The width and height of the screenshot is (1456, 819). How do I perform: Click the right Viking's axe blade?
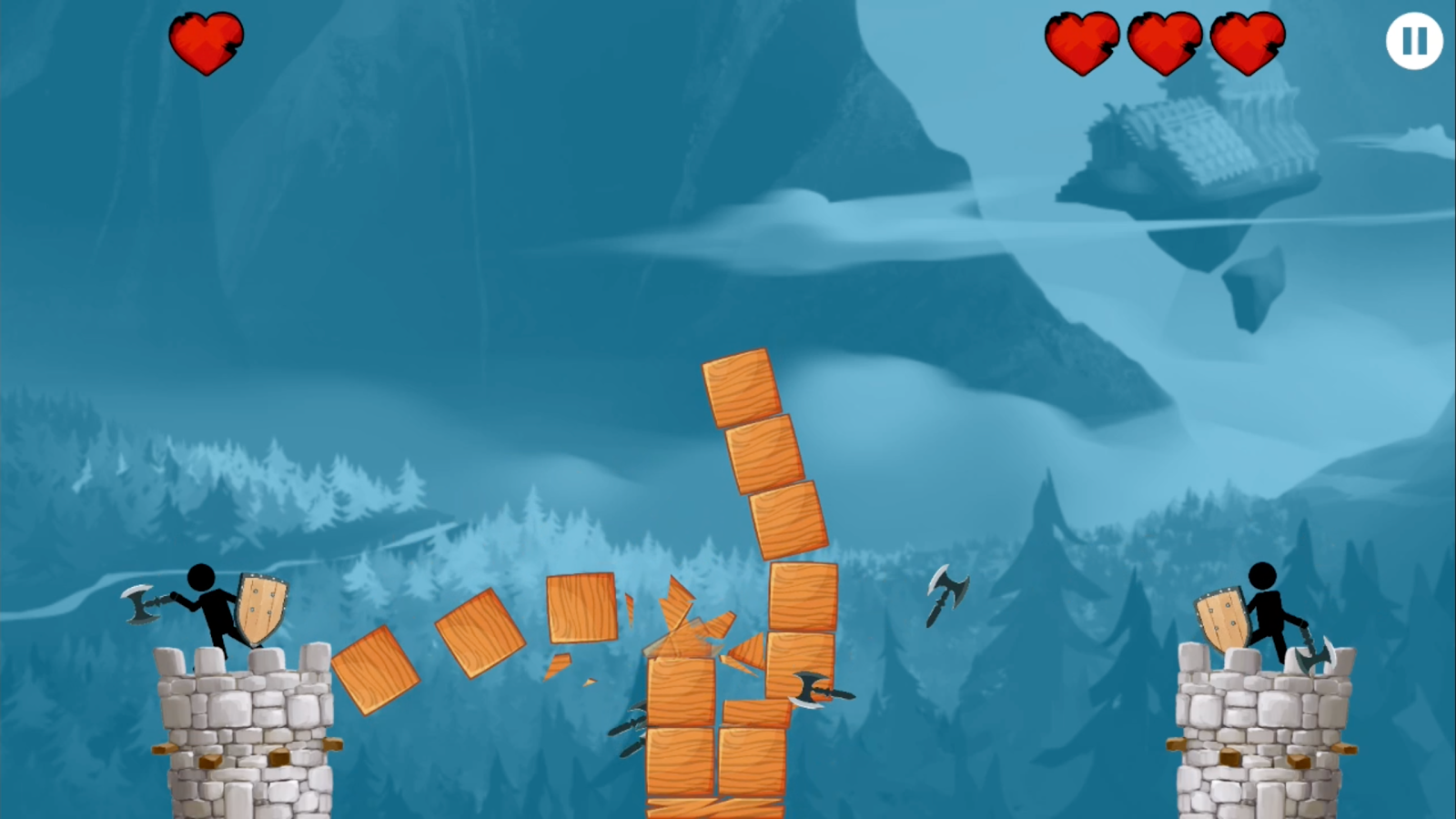click(x=1315, y=657)
